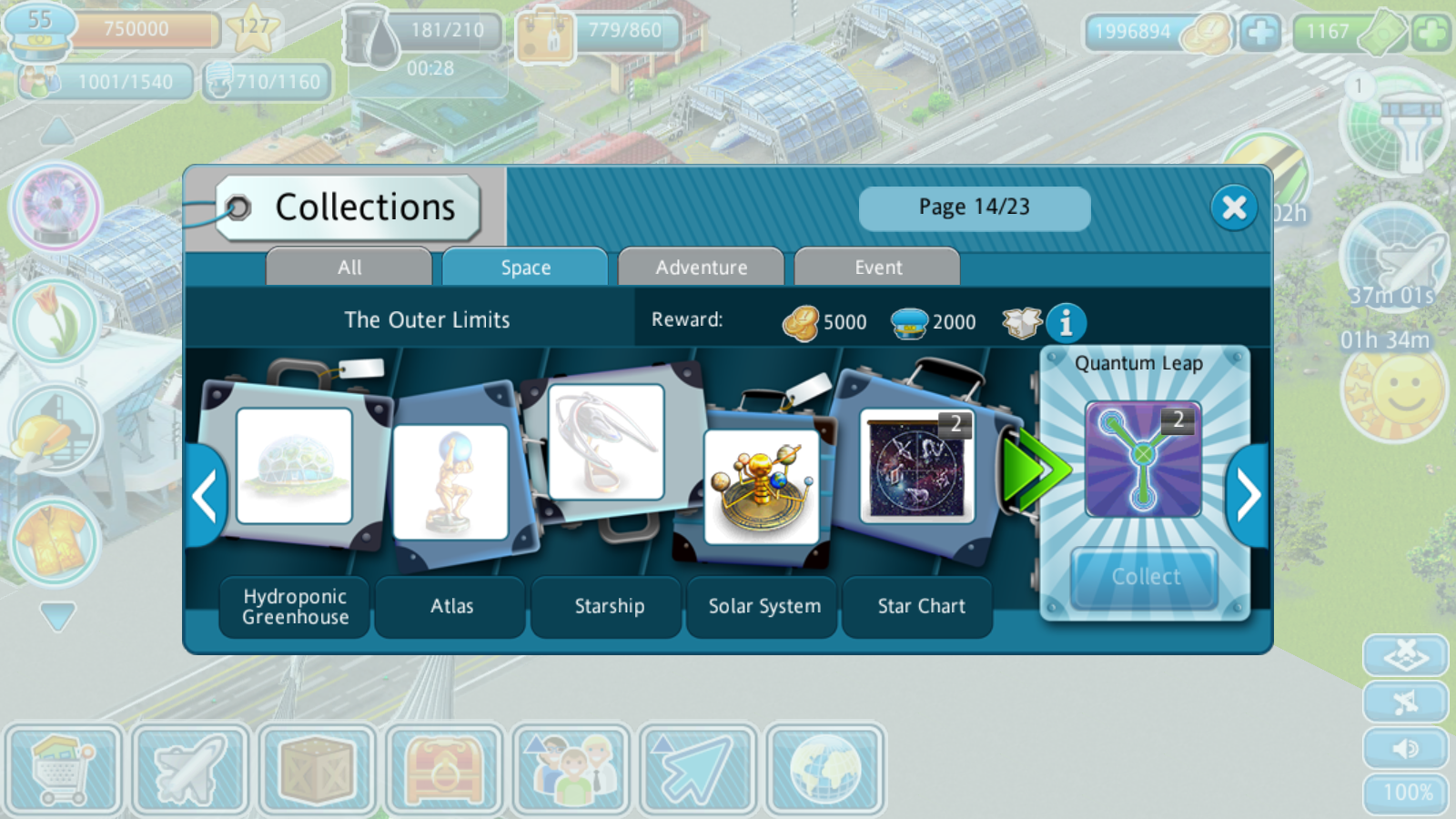The image size is (1456, 819).
Task: Open the globe map button
Action: tap(824, 770)
